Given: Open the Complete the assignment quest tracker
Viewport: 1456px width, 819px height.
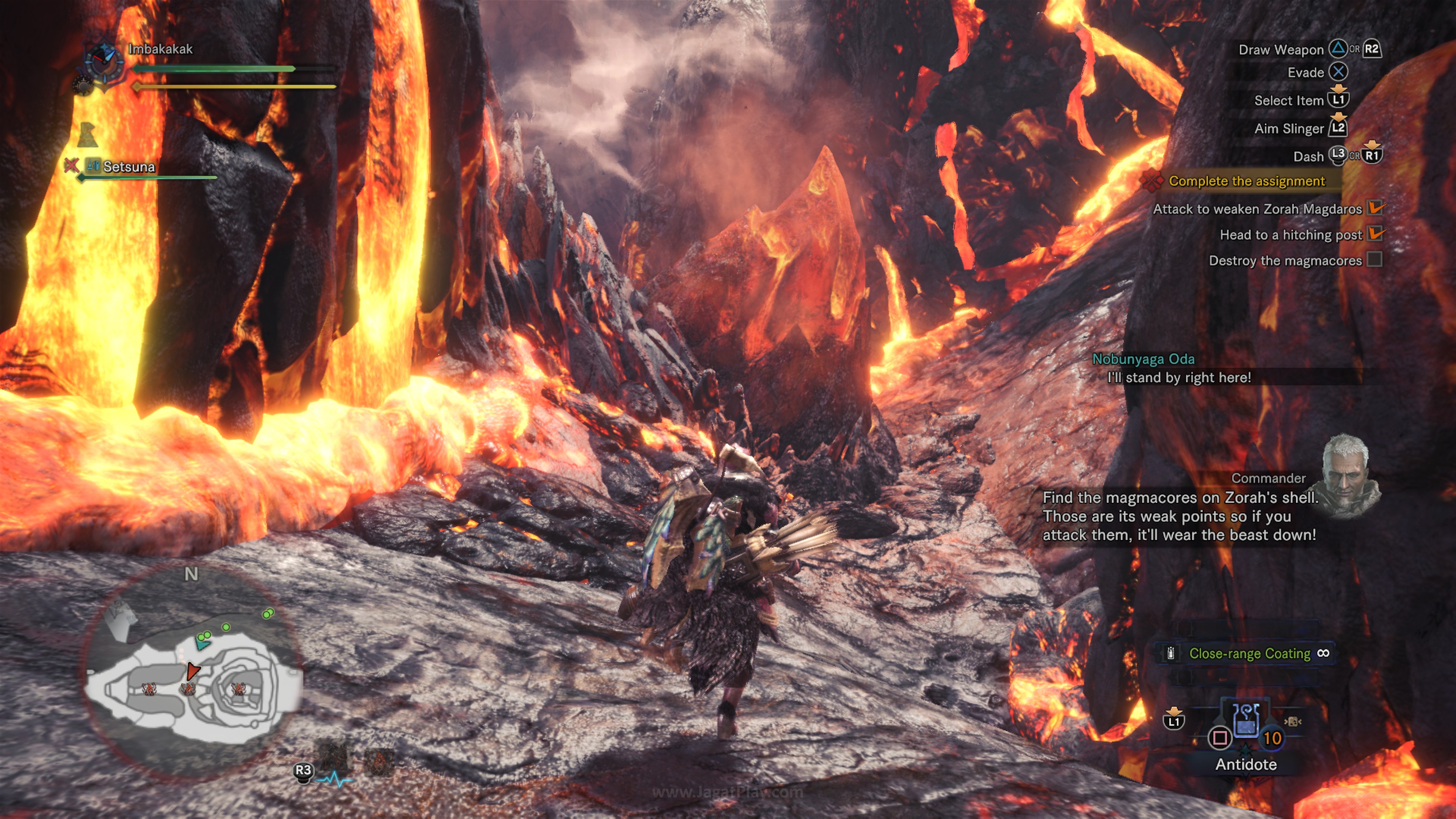Looking at the screenshot, I should tap(1246, 181).
